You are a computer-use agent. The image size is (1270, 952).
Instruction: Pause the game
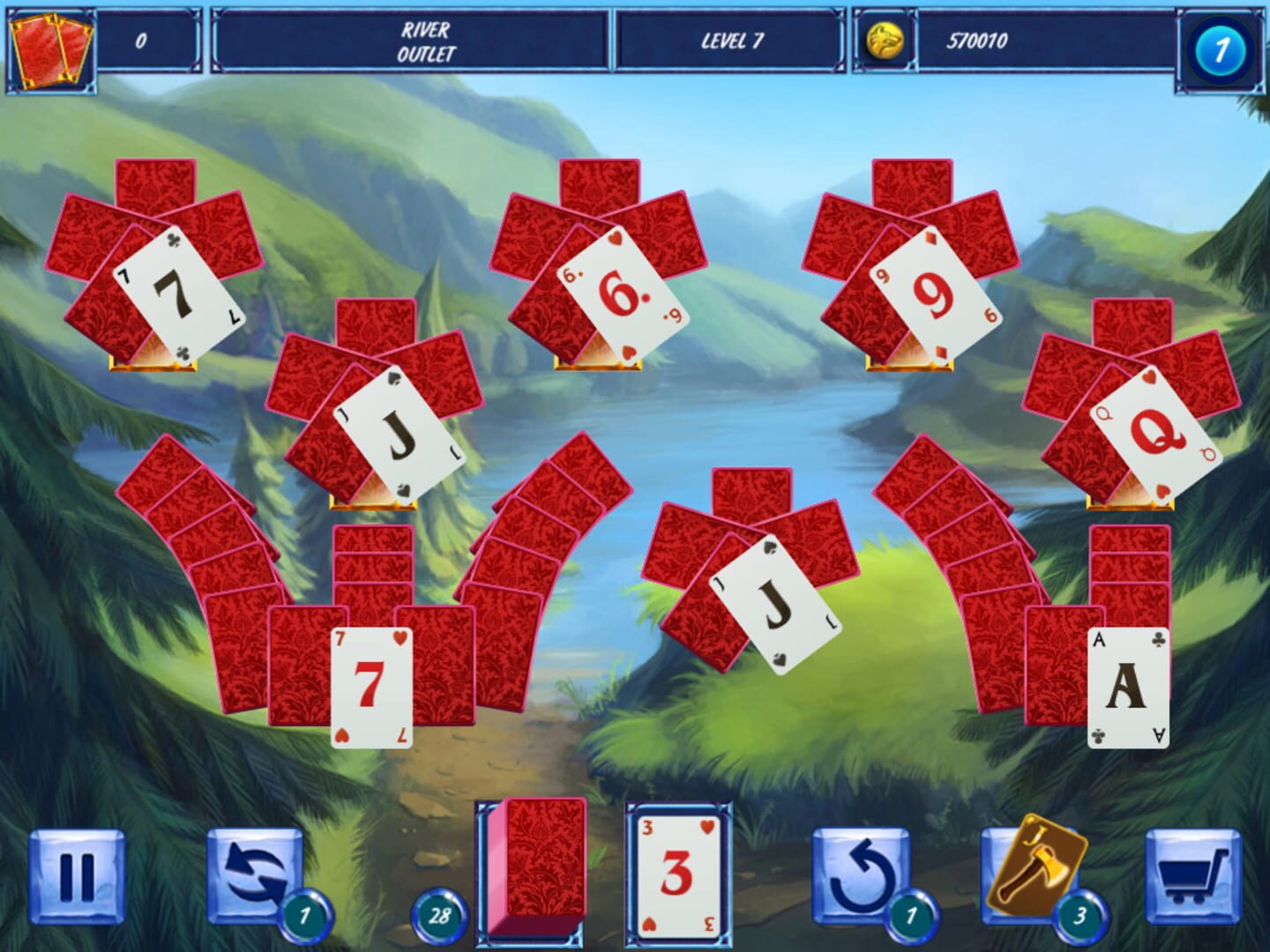[78, 873]
